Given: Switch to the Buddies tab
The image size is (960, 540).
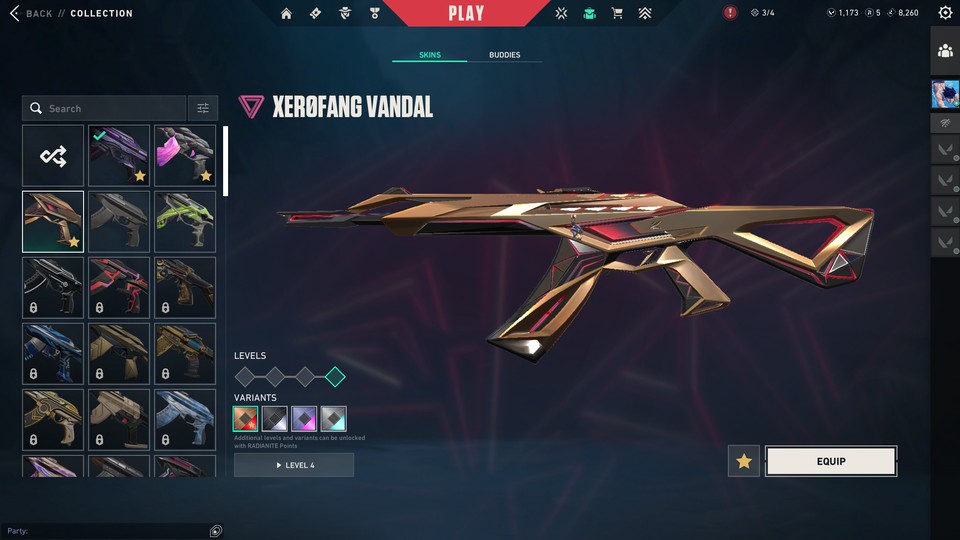Looking at the screenshot, I should pyautogui.click(x=504, y=55).
